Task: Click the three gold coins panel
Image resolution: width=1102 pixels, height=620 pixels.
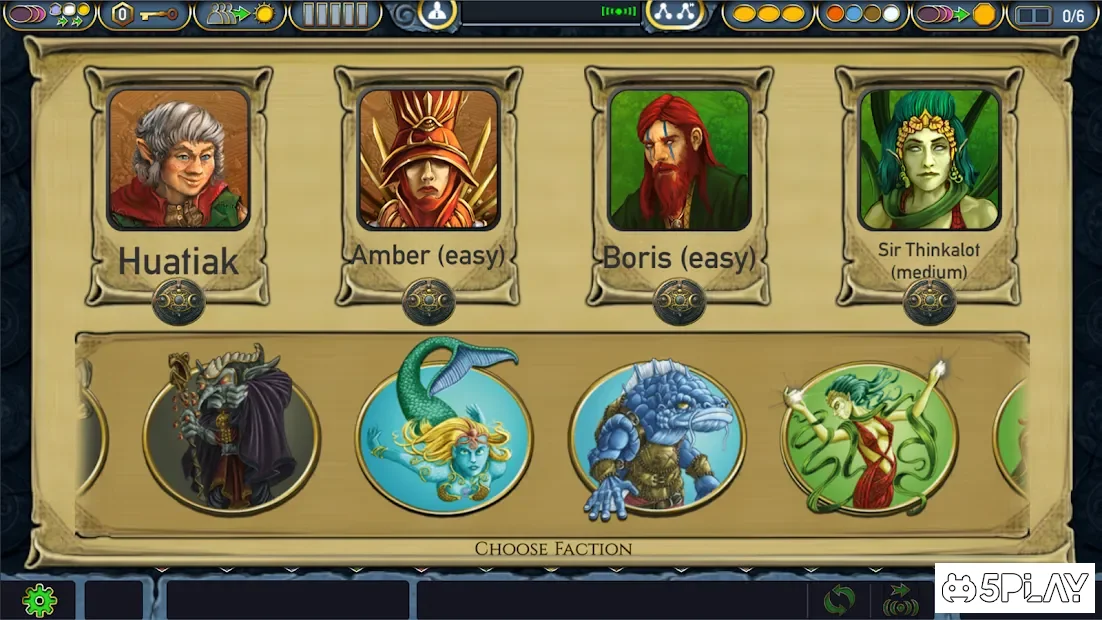Action: (768, 15)
